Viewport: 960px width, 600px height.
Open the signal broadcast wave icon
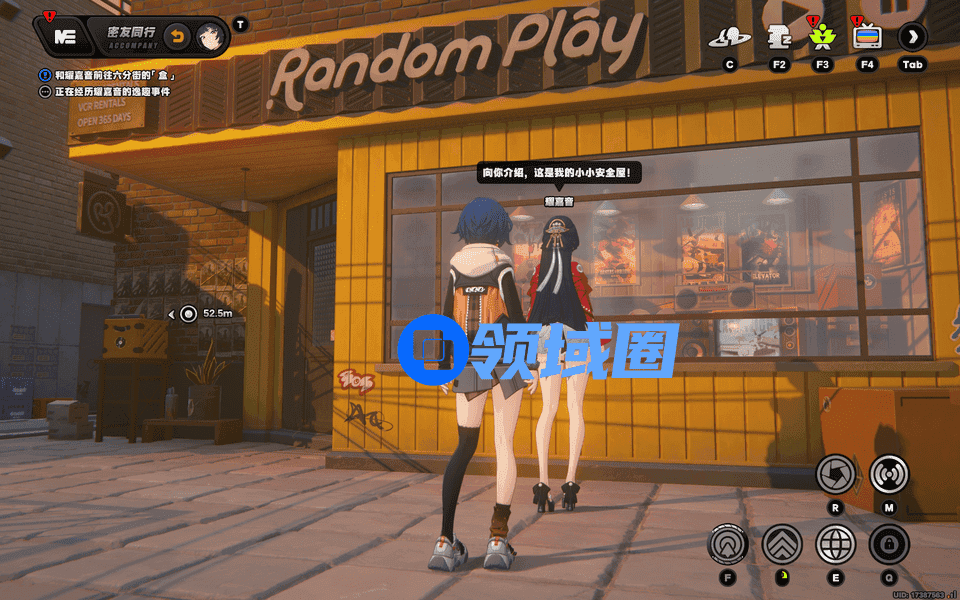[888, 474]
